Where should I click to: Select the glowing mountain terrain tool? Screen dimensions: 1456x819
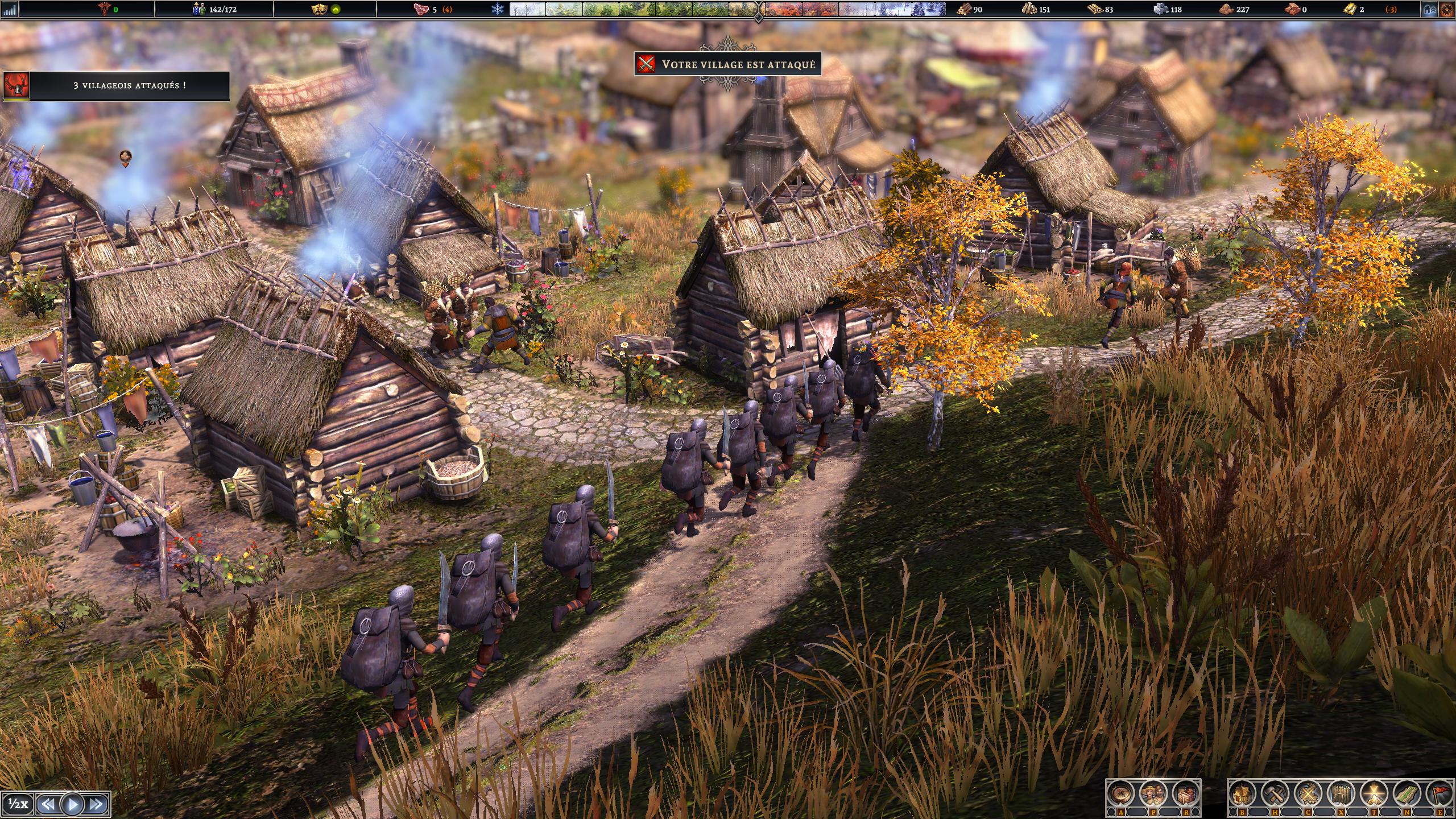click(1373, 794)
